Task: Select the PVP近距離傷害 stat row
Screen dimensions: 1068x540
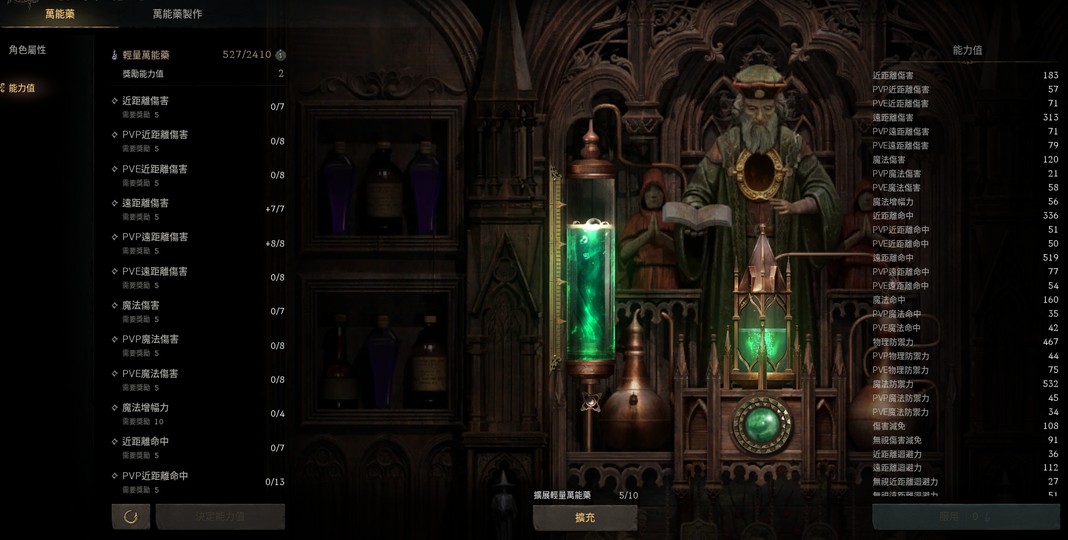Action: click(x=198, y=141)
